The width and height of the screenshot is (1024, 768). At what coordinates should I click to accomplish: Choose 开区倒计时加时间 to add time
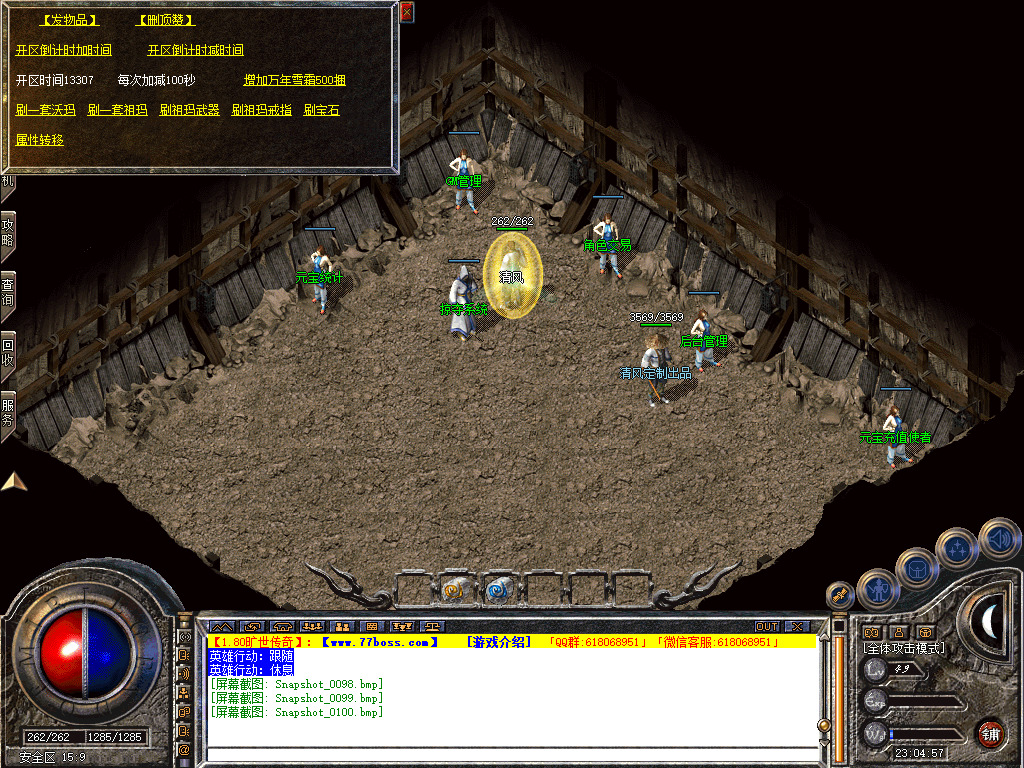(64, 50)
